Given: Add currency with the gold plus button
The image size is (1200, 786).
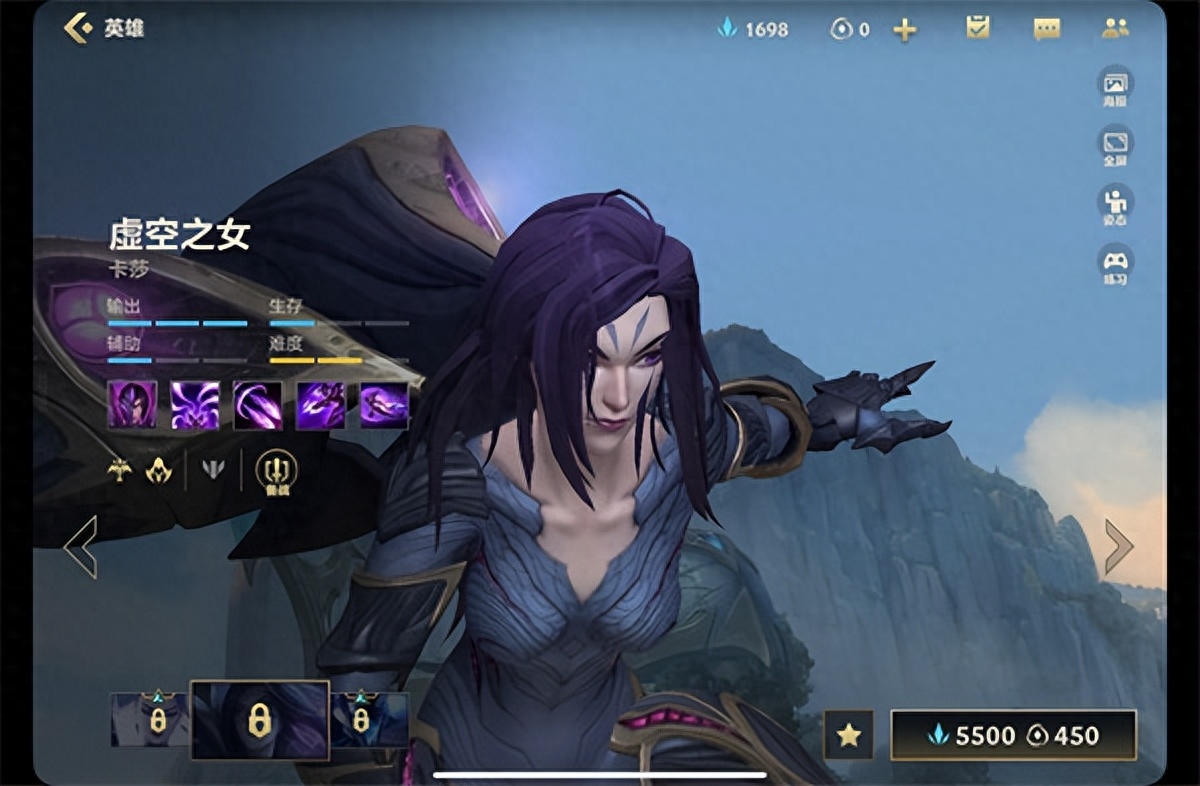Looking at the screenshot, I should coord(905,30).
